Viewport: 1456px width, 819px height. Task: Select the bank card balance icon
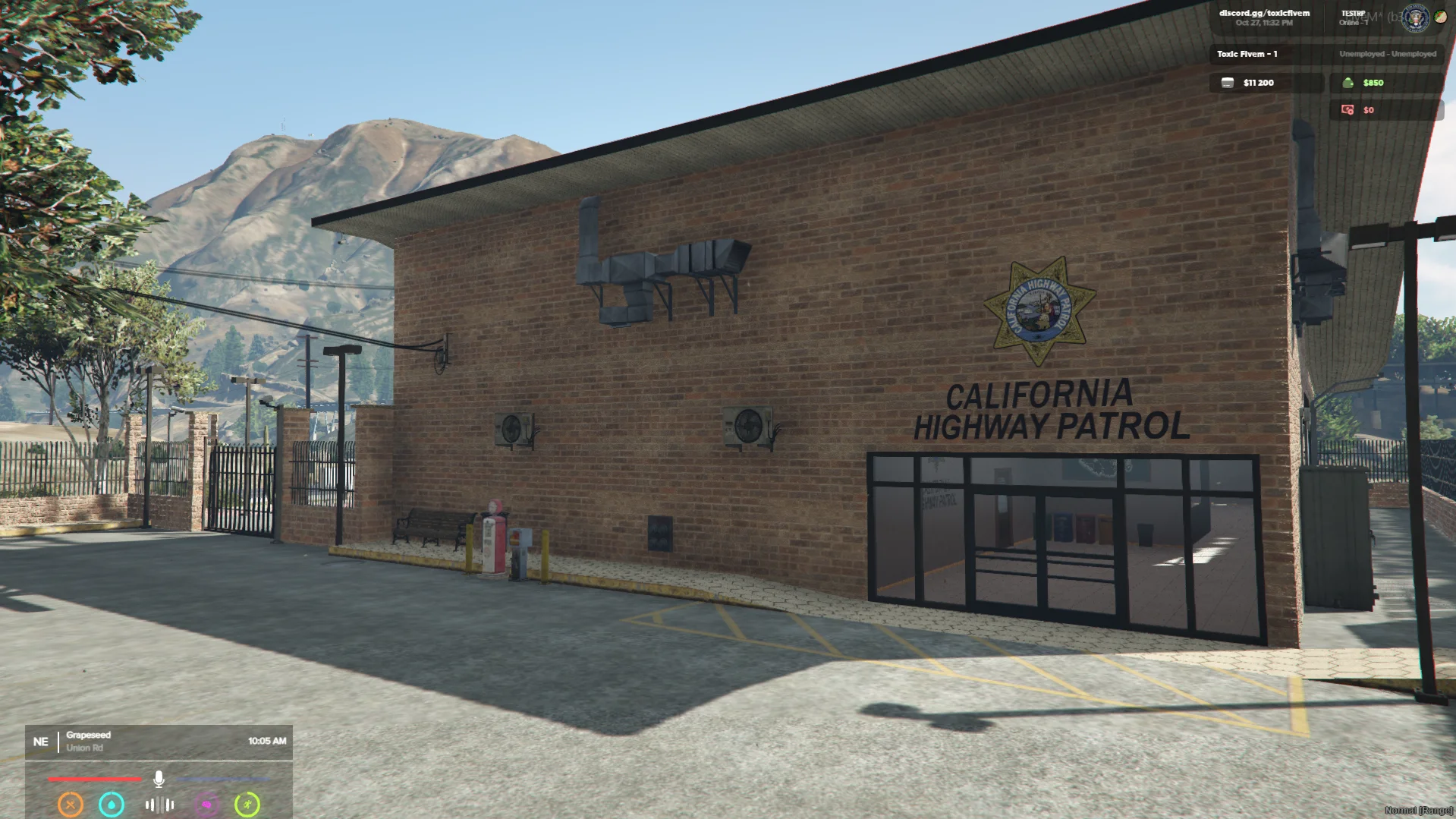tap(1227, 83)
